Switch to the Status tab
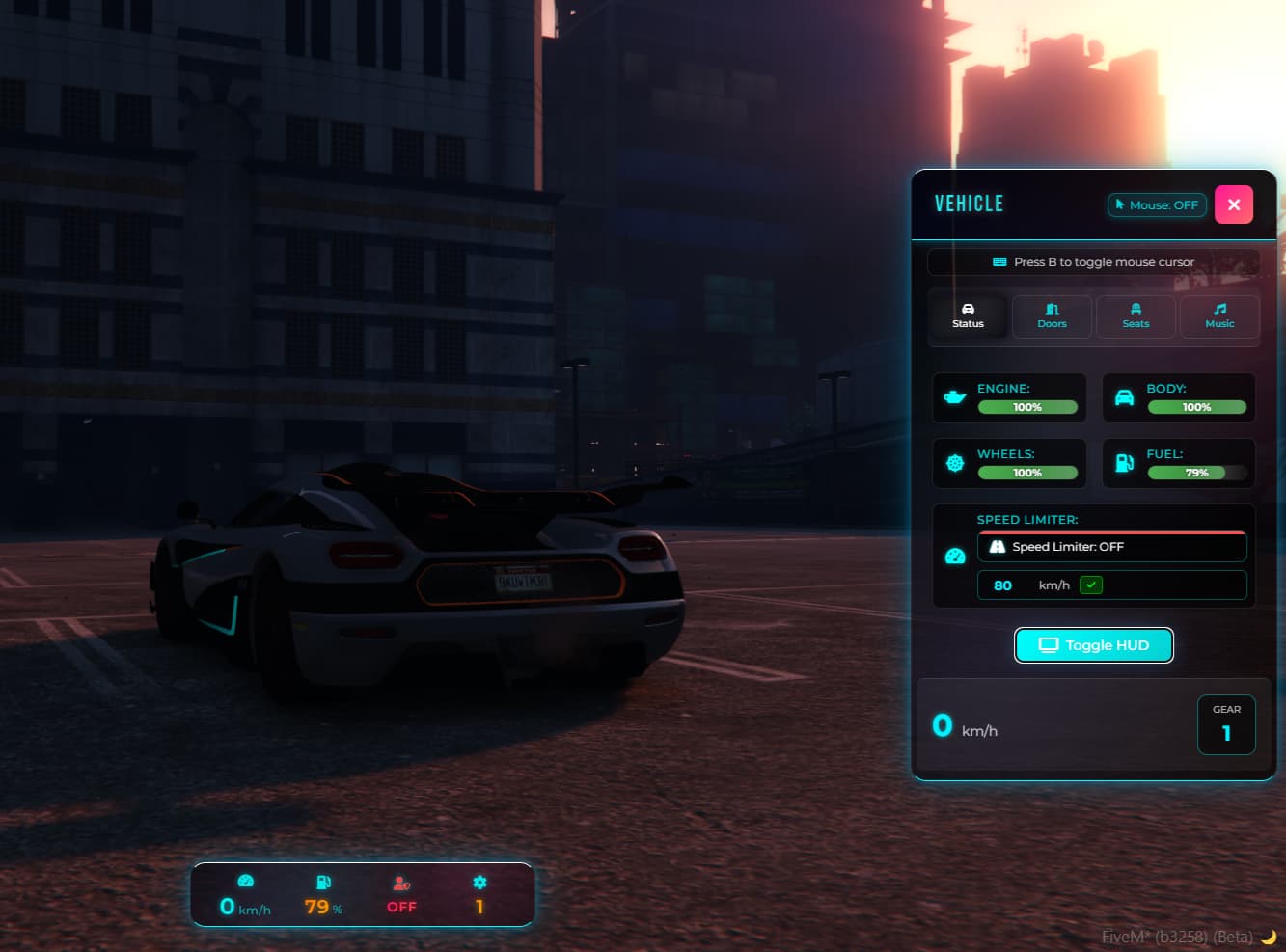The height and width of the screenshot is (952, 1286). coord(968,315)
